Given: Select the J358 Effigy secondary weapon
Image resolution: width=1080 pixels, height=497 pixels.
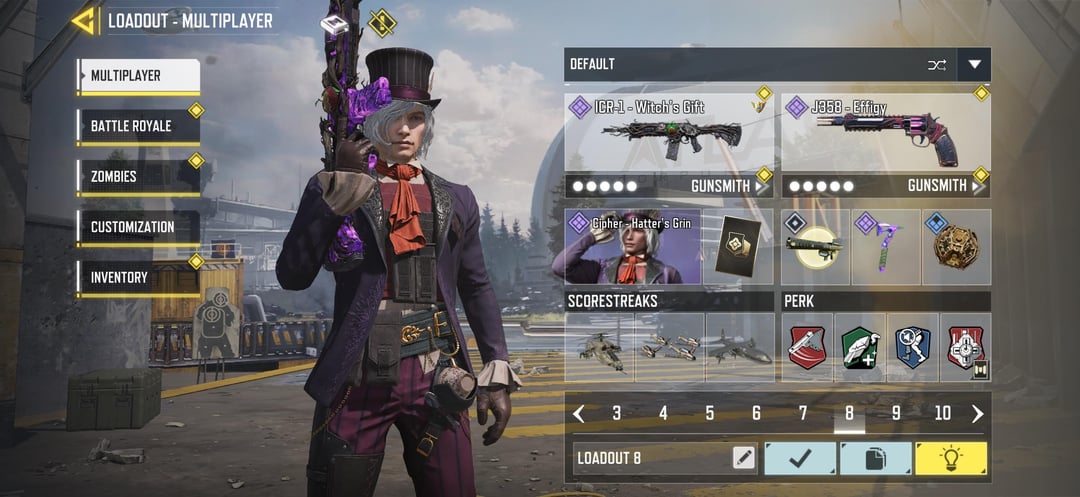Looking at the screenshot, I should (885, 133).
